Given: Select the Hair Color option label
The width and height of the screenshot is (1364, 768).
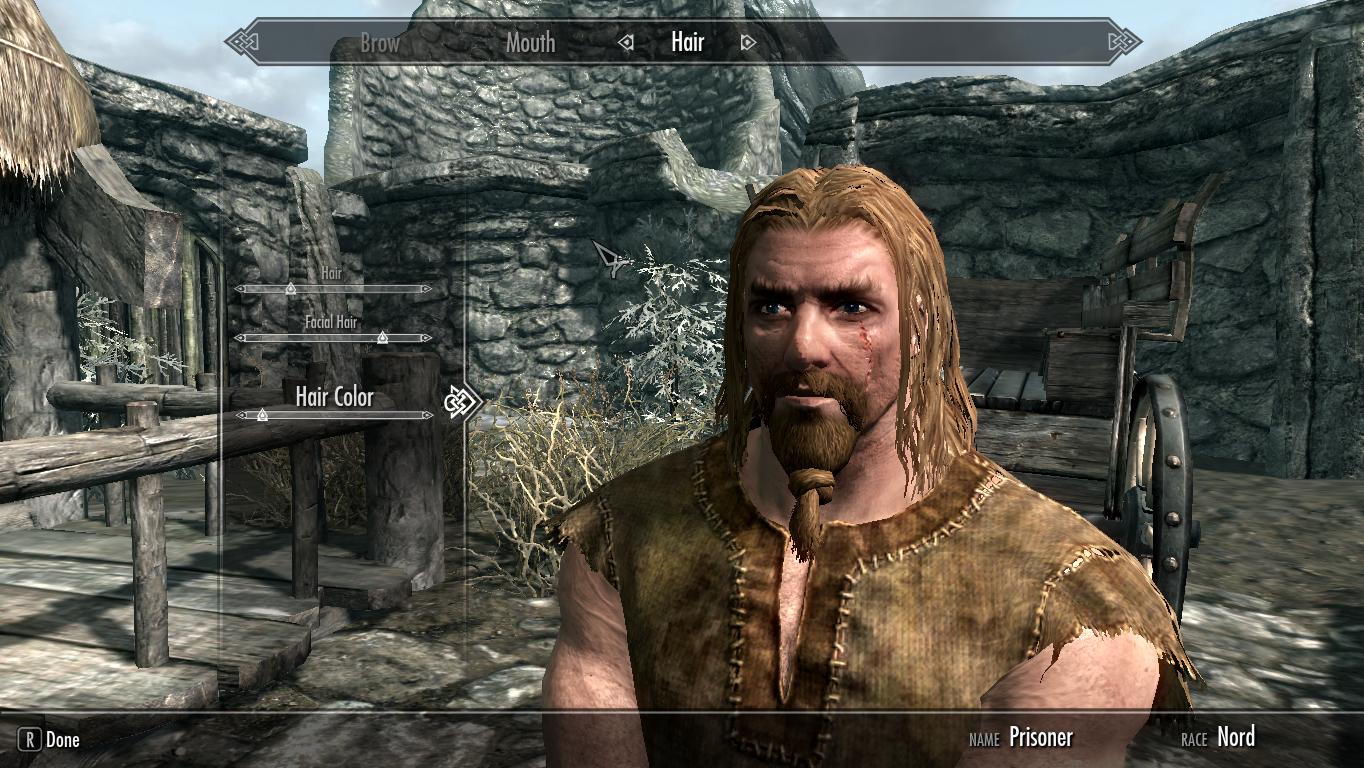Looking at the screenshot, I should (334, 396).
